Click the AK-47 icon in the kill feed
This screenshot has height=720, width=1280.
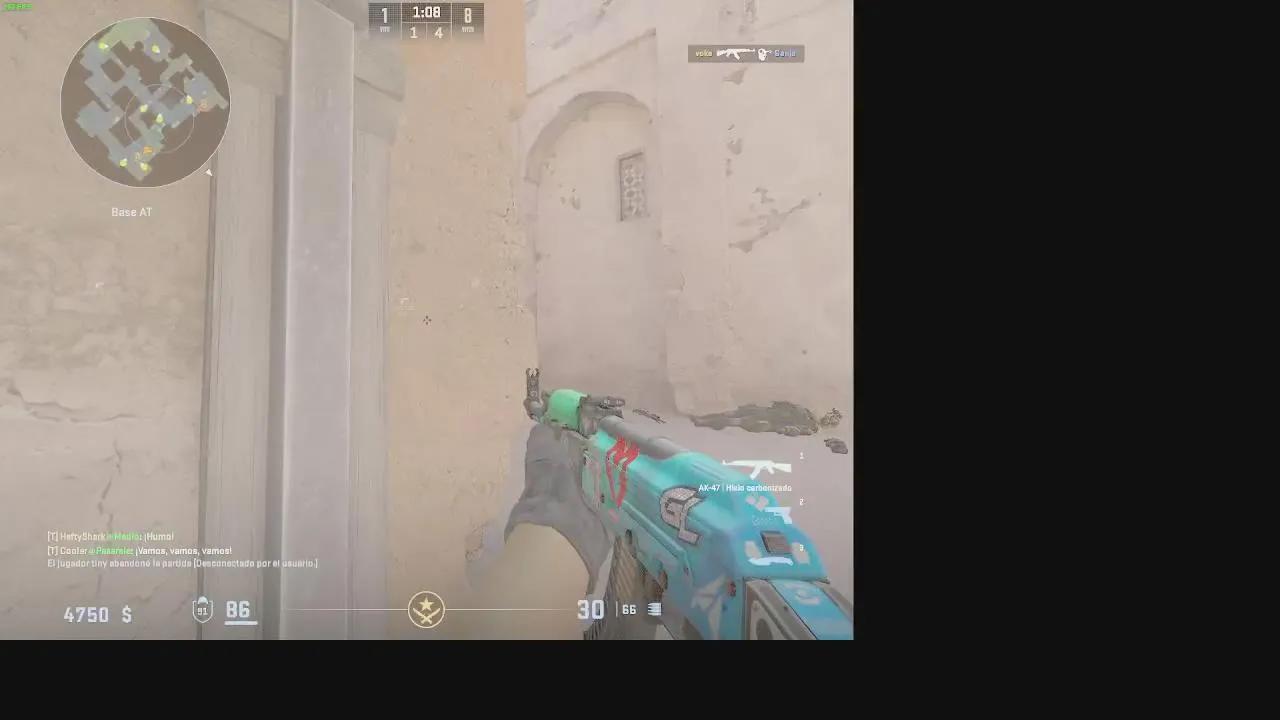click(x=736, y=53)
